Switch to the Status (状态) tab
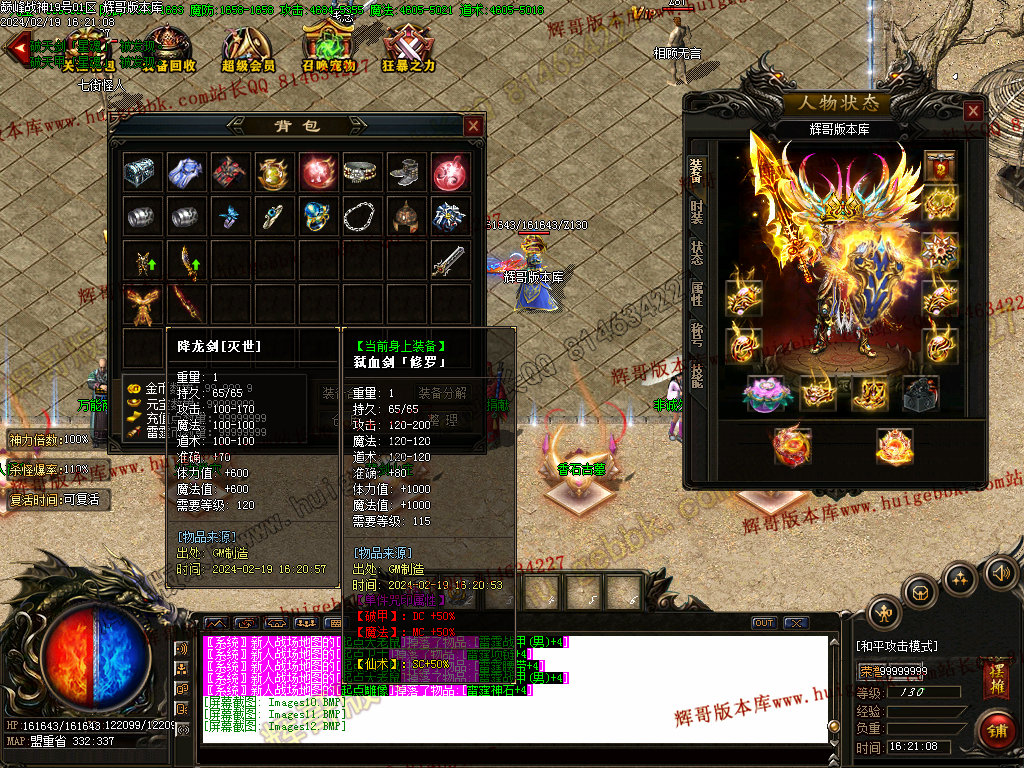 tap(696, 252)
